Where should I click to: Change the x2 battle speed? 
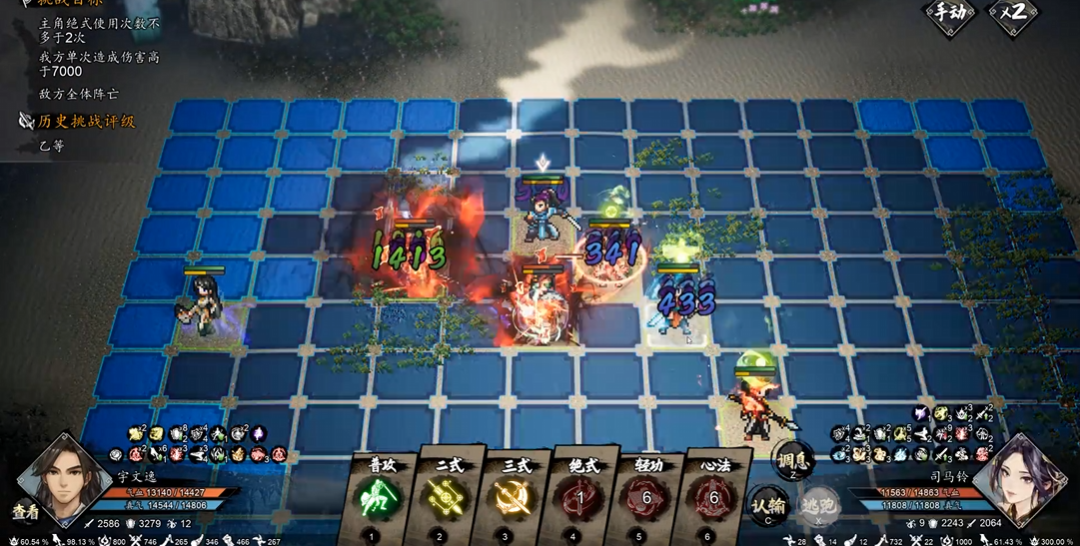pos(1011,14)
